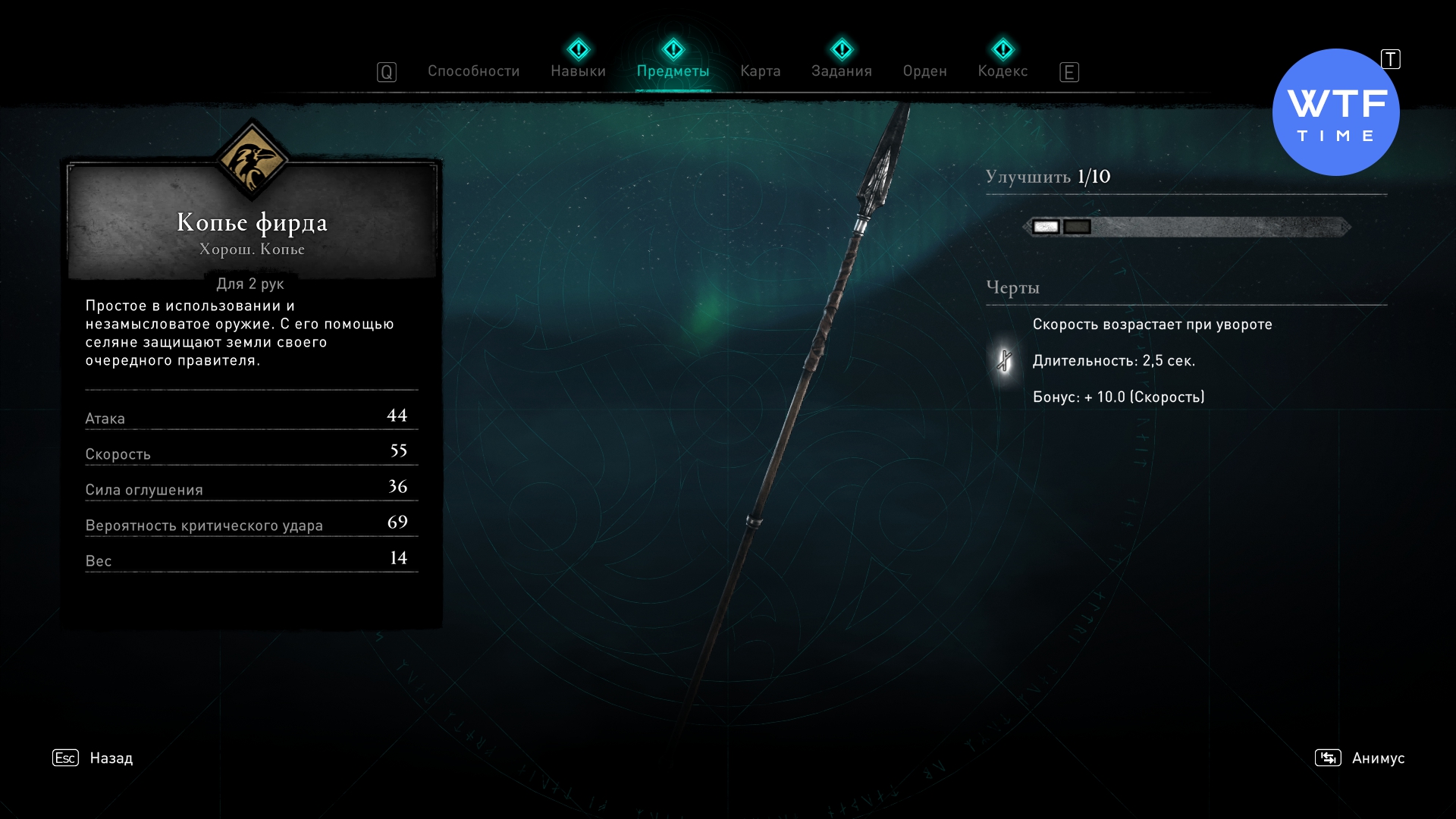Show the Орден tab
This screenshot has width=1456, height=819.
[x=924, y=71]
